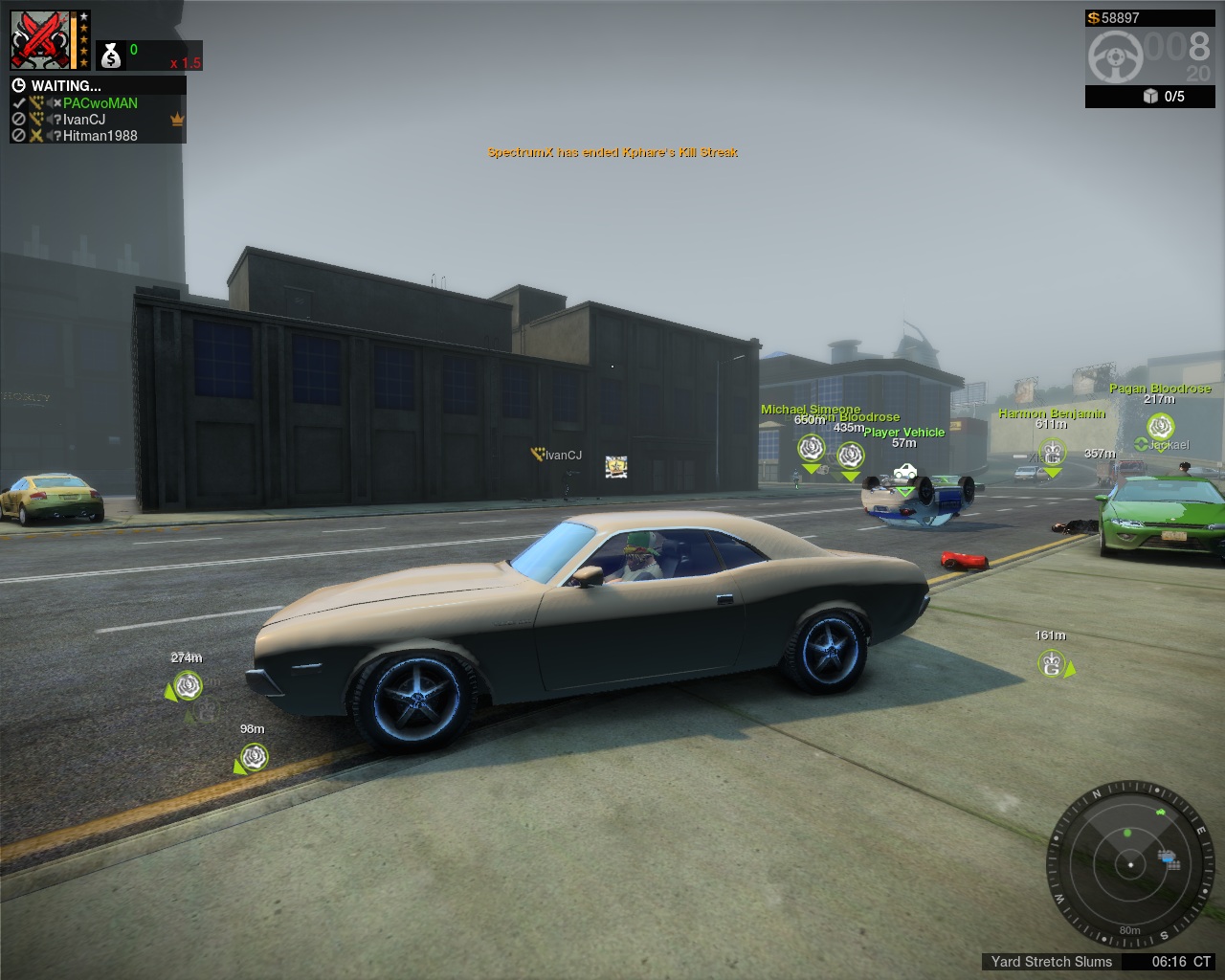Click the Harmon Benjamin contact marker

[x=1052, y=451]
